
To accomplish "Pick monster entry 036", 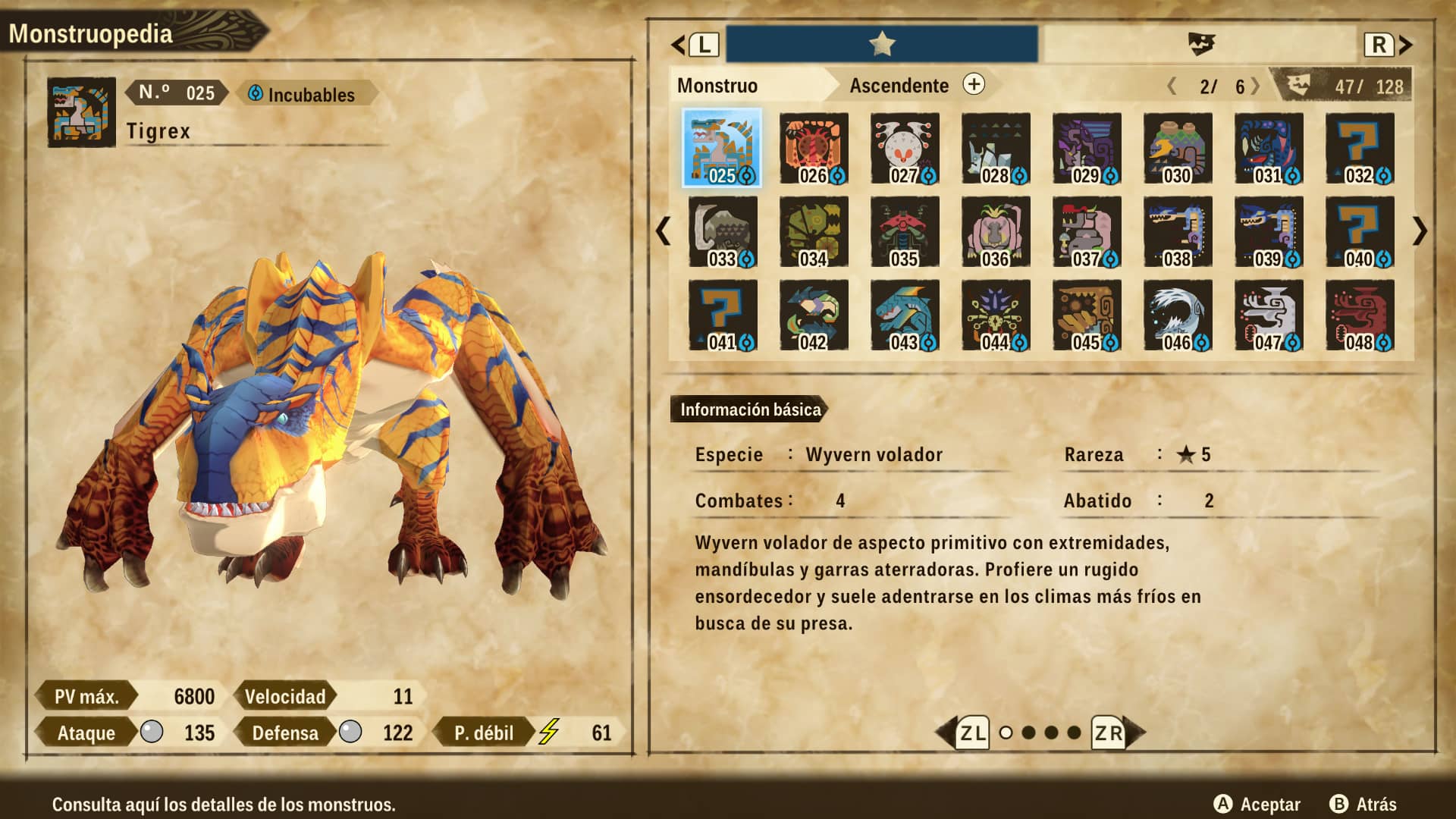I will click(996, 232).
